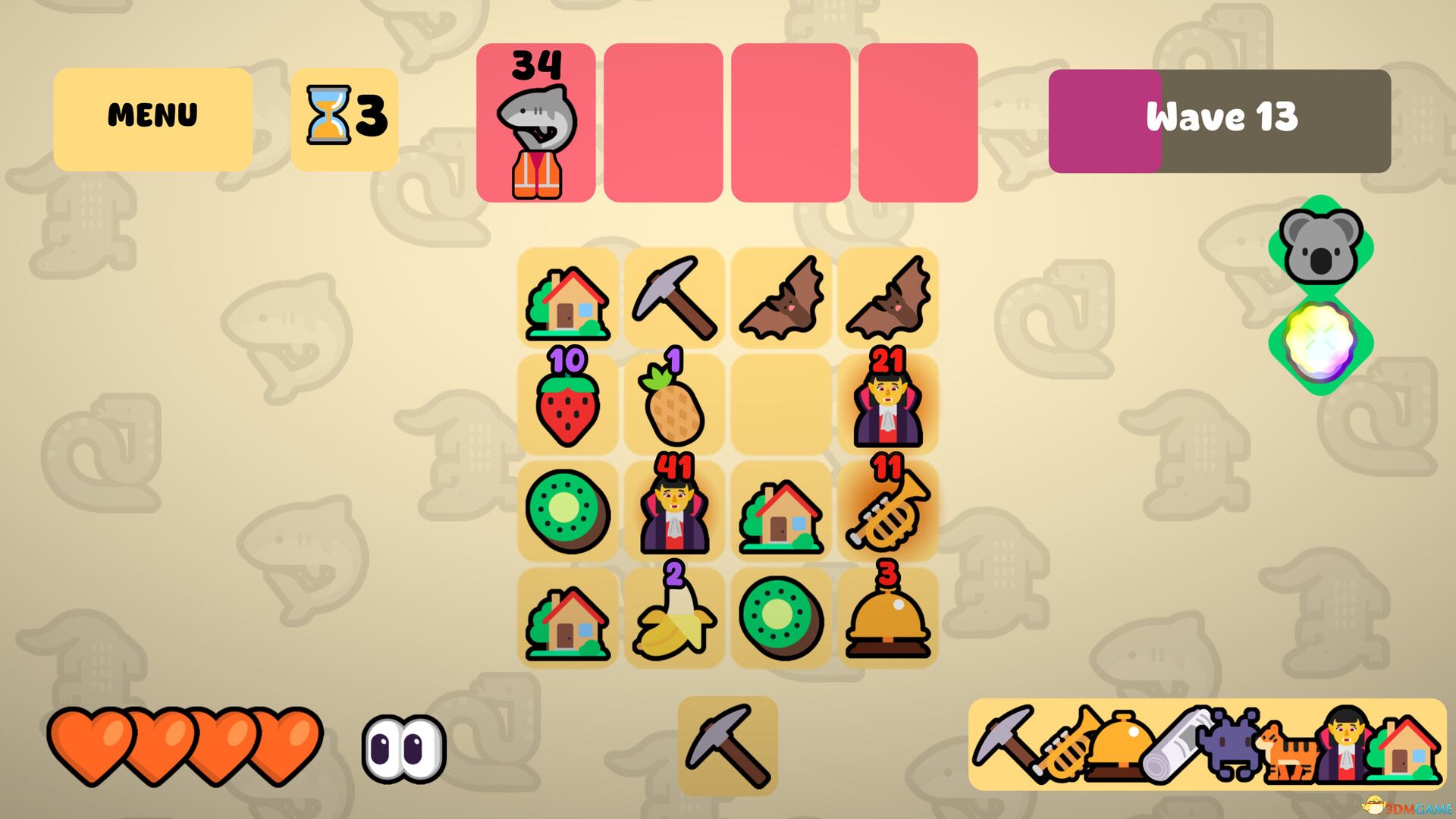1456x819 pixels.
Task: Click the hourglass timer showing 3
Action: [x=345, y=118]
